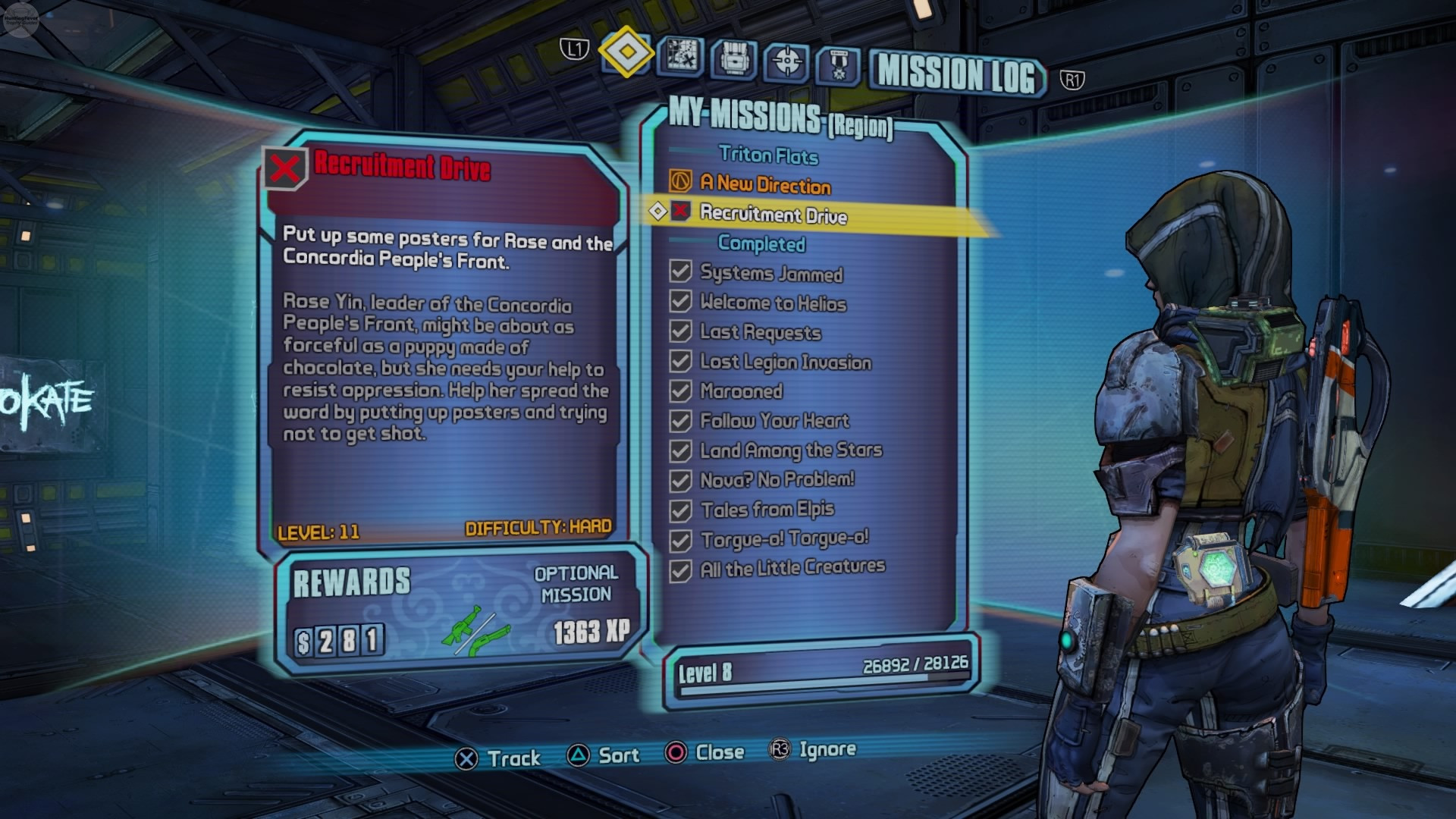Switch to the crosshair Skills tab
The image size is (1456, 819).
click(786, 61)
